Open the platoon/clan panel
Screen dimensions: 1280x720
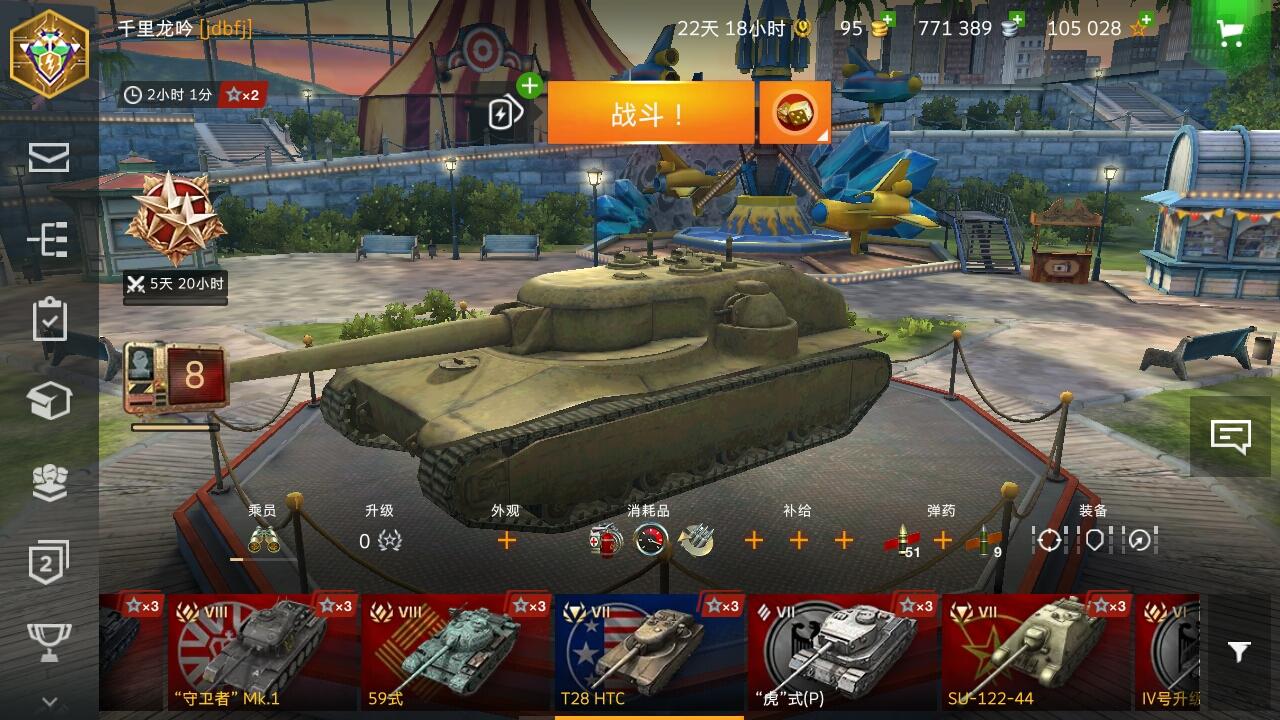[49, 480]
